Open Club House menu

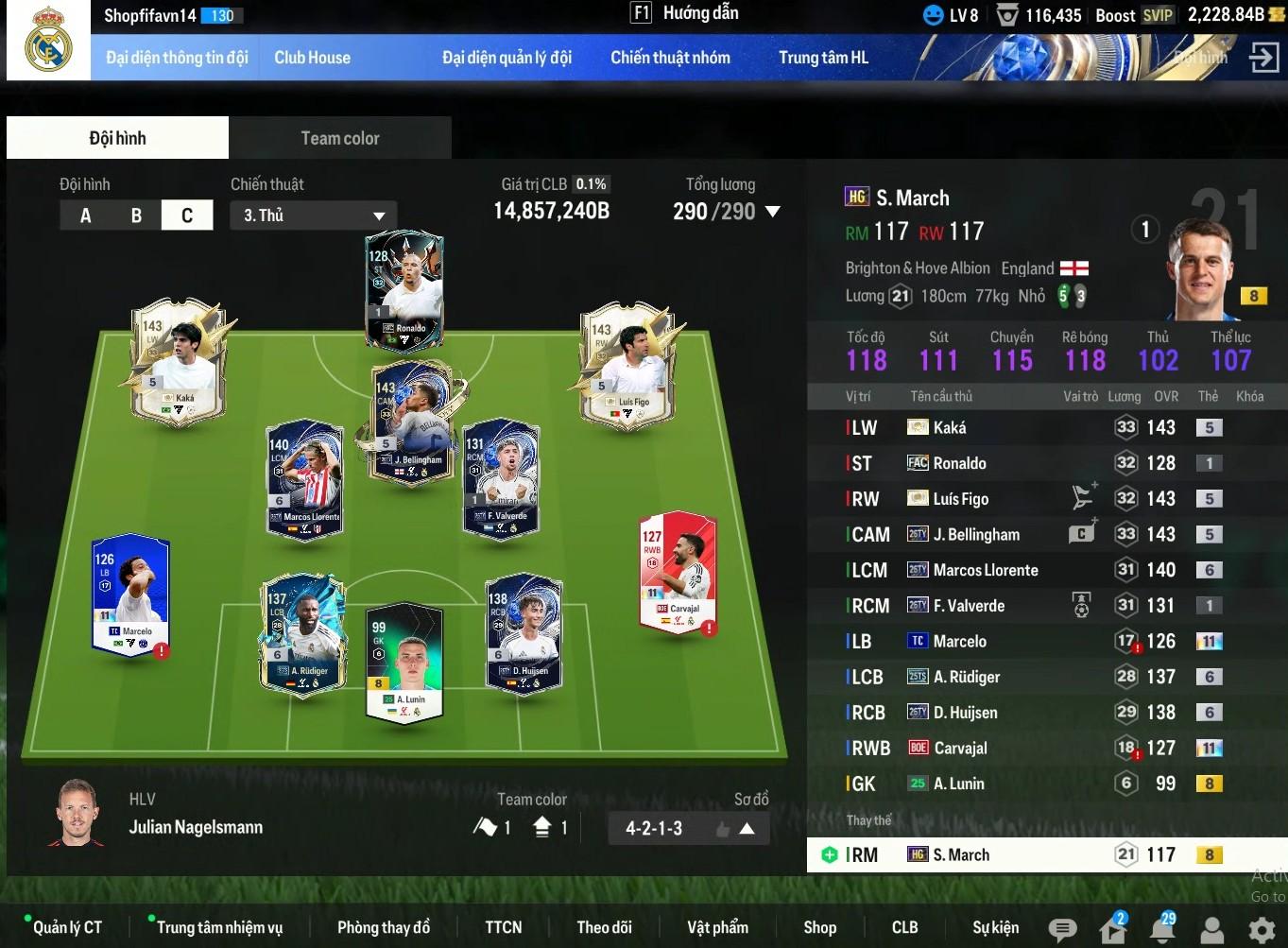(x=312, y=58)
